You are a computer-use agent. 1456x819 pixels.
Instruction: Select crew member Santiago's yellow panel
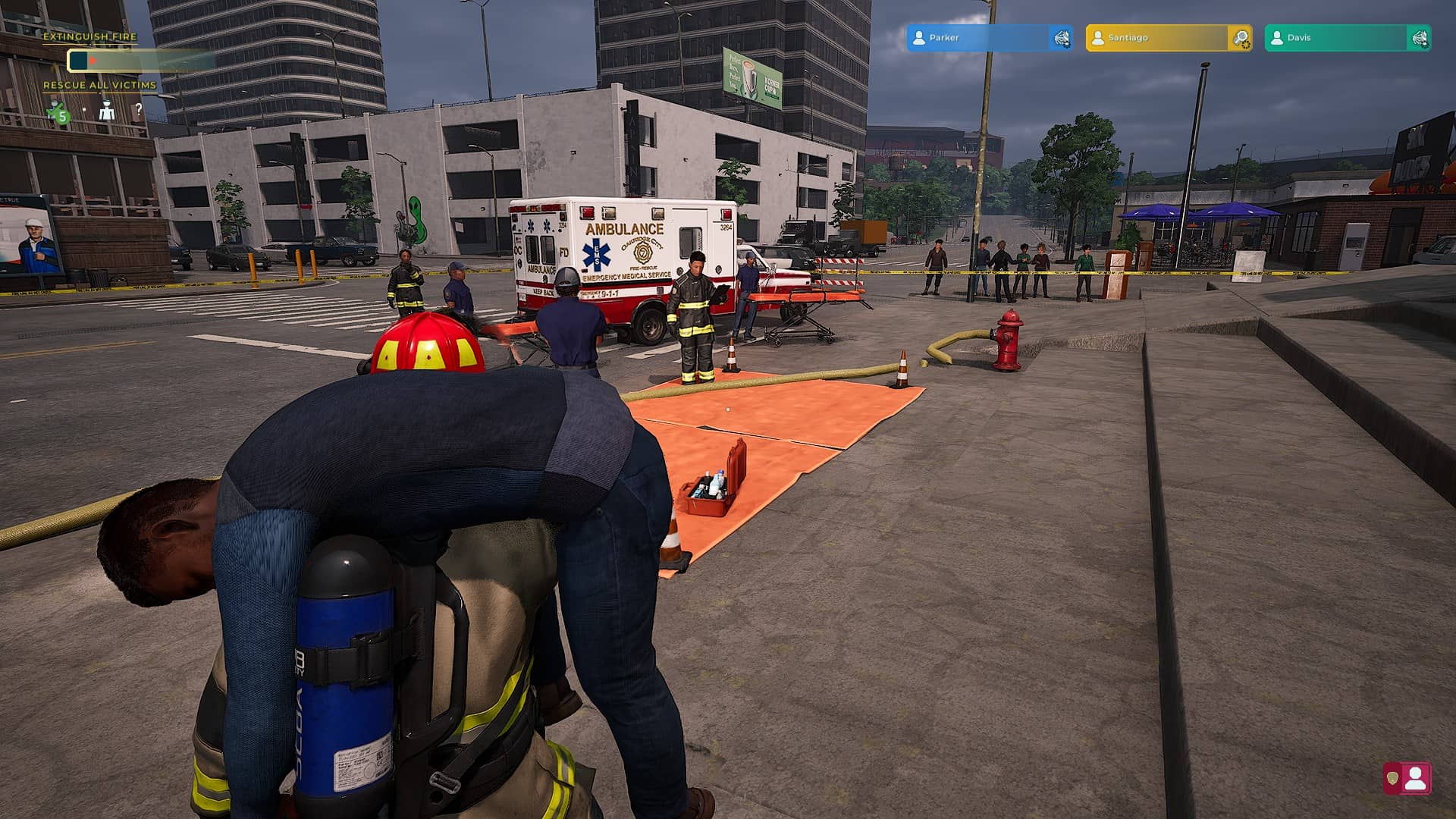tap(1156, 38)
